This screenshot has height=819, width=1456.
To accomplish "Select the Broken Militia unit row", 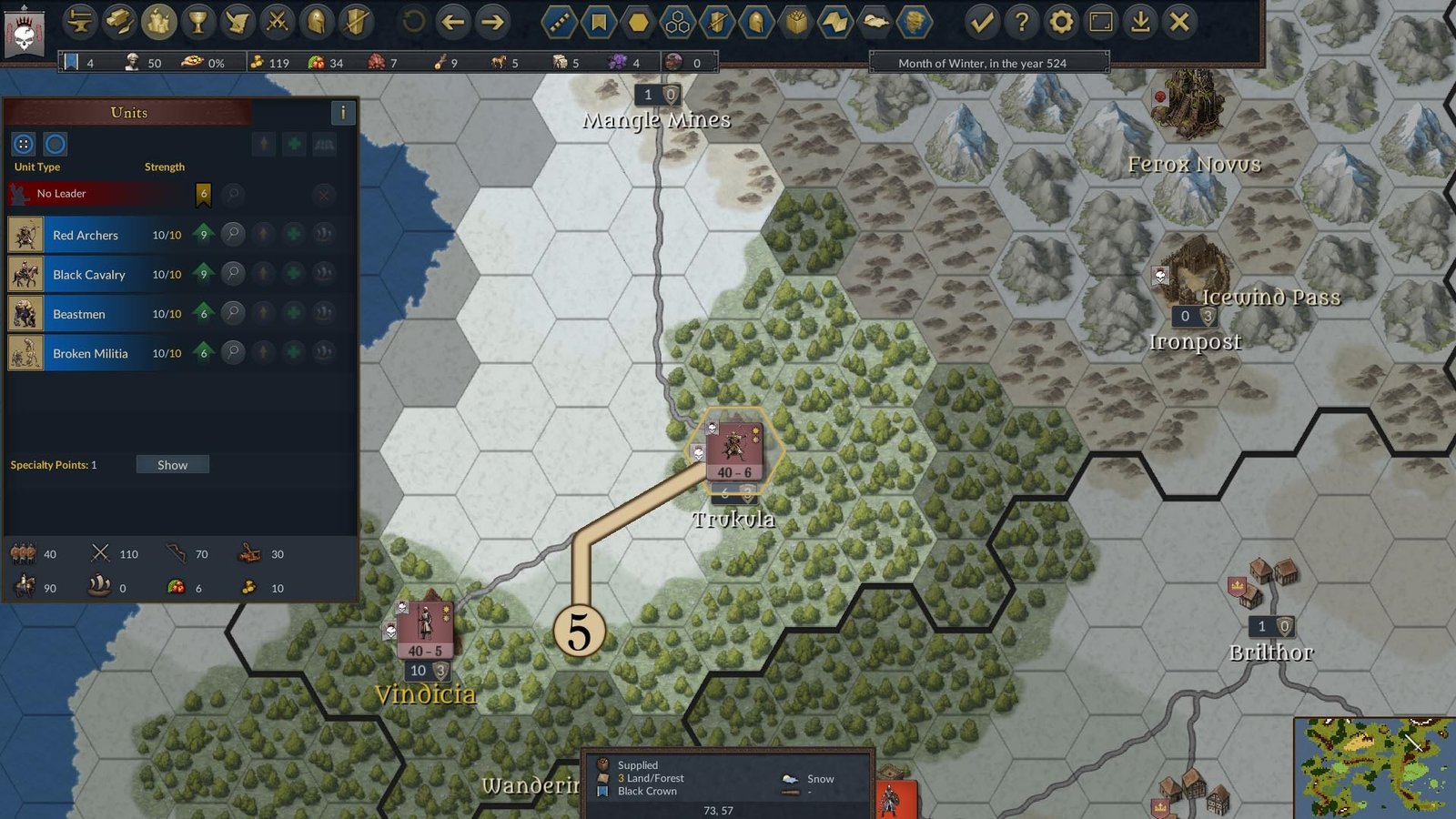I will [x=90, y=353].
